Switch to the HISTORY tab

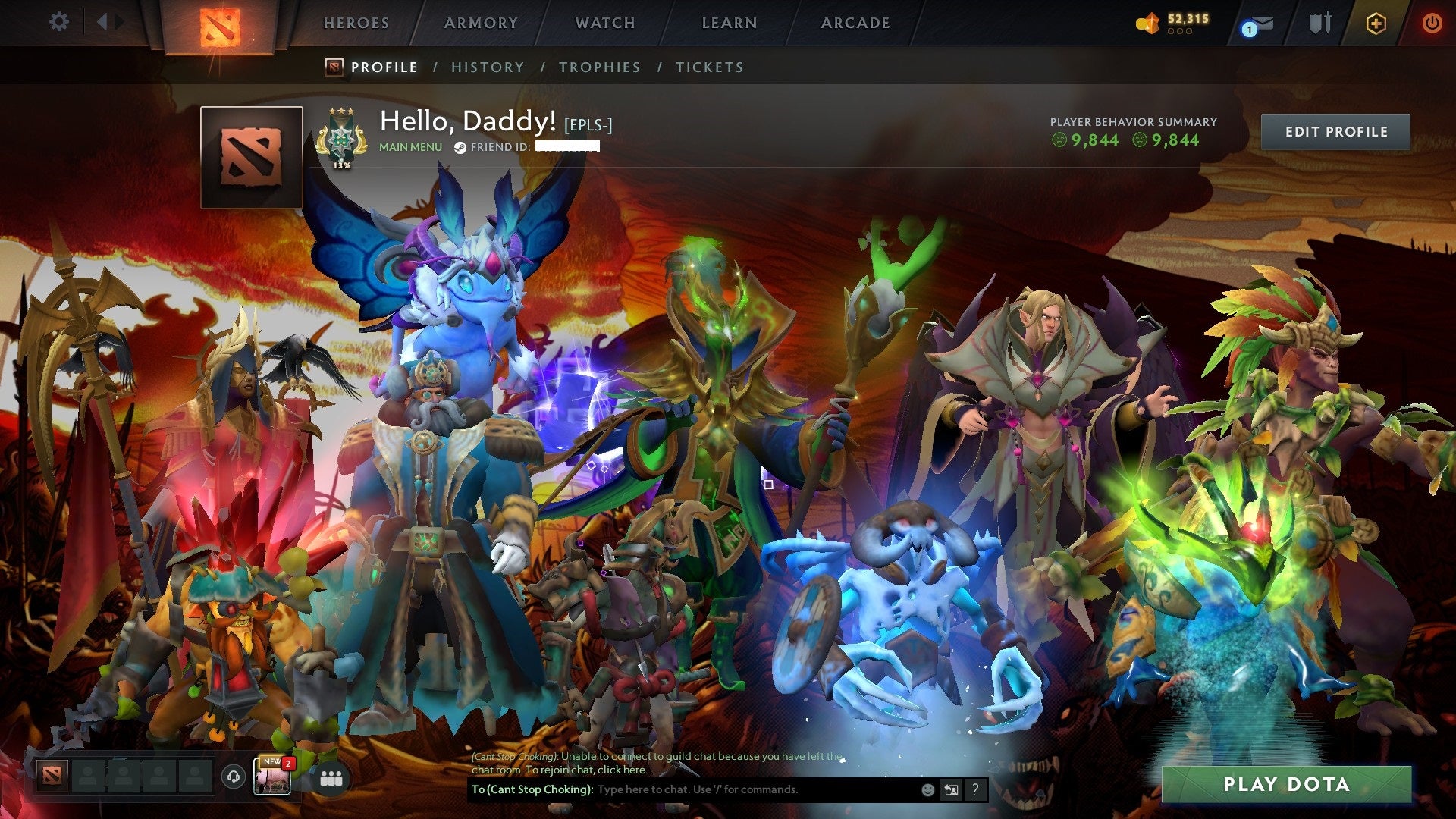coord(487,67)
